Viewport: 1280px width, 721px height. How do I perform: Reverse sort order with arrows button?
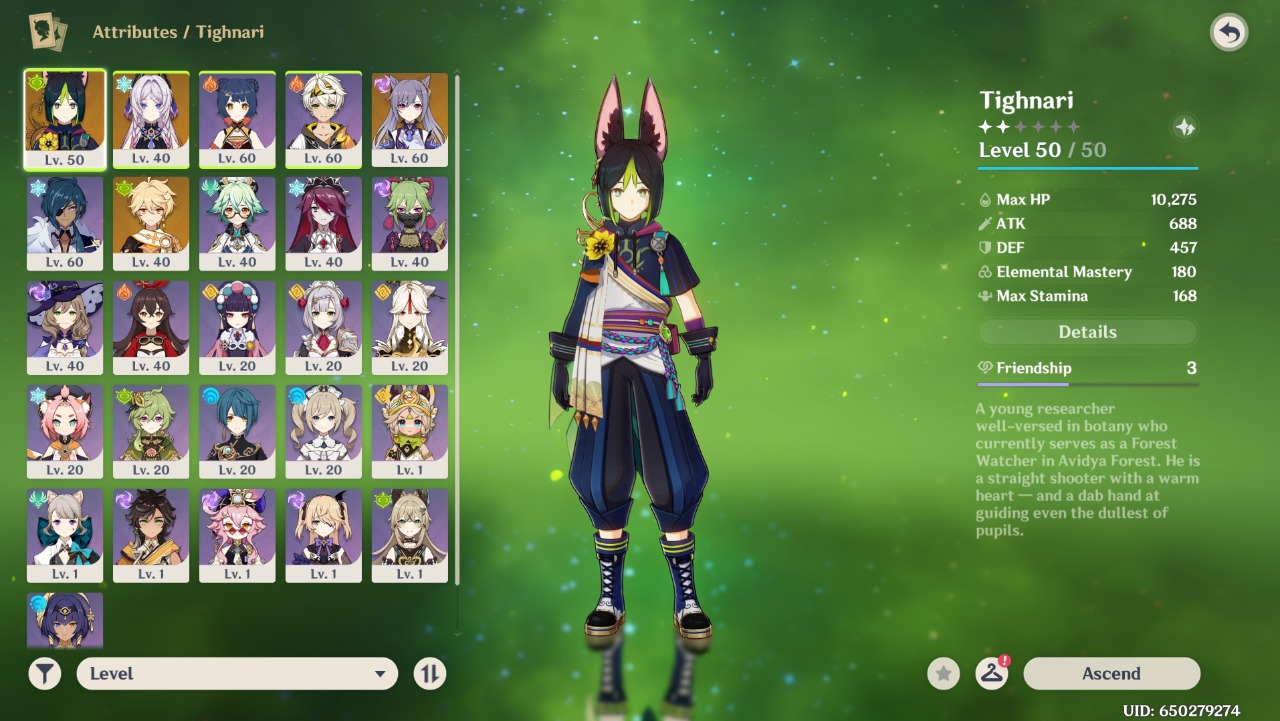[429, 674]
